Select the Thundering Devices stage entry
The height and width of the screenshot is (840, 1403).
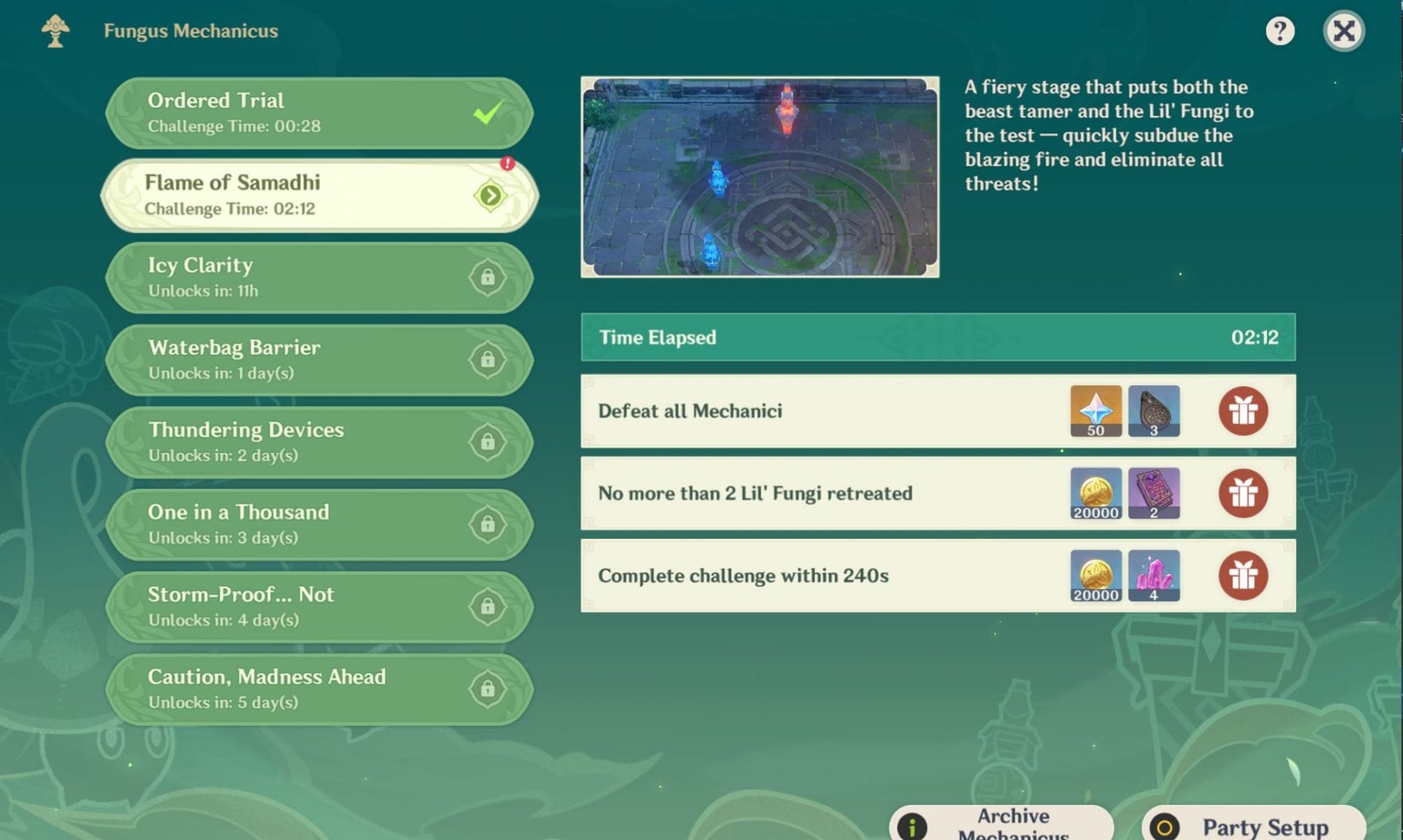[x=319, y=442]
